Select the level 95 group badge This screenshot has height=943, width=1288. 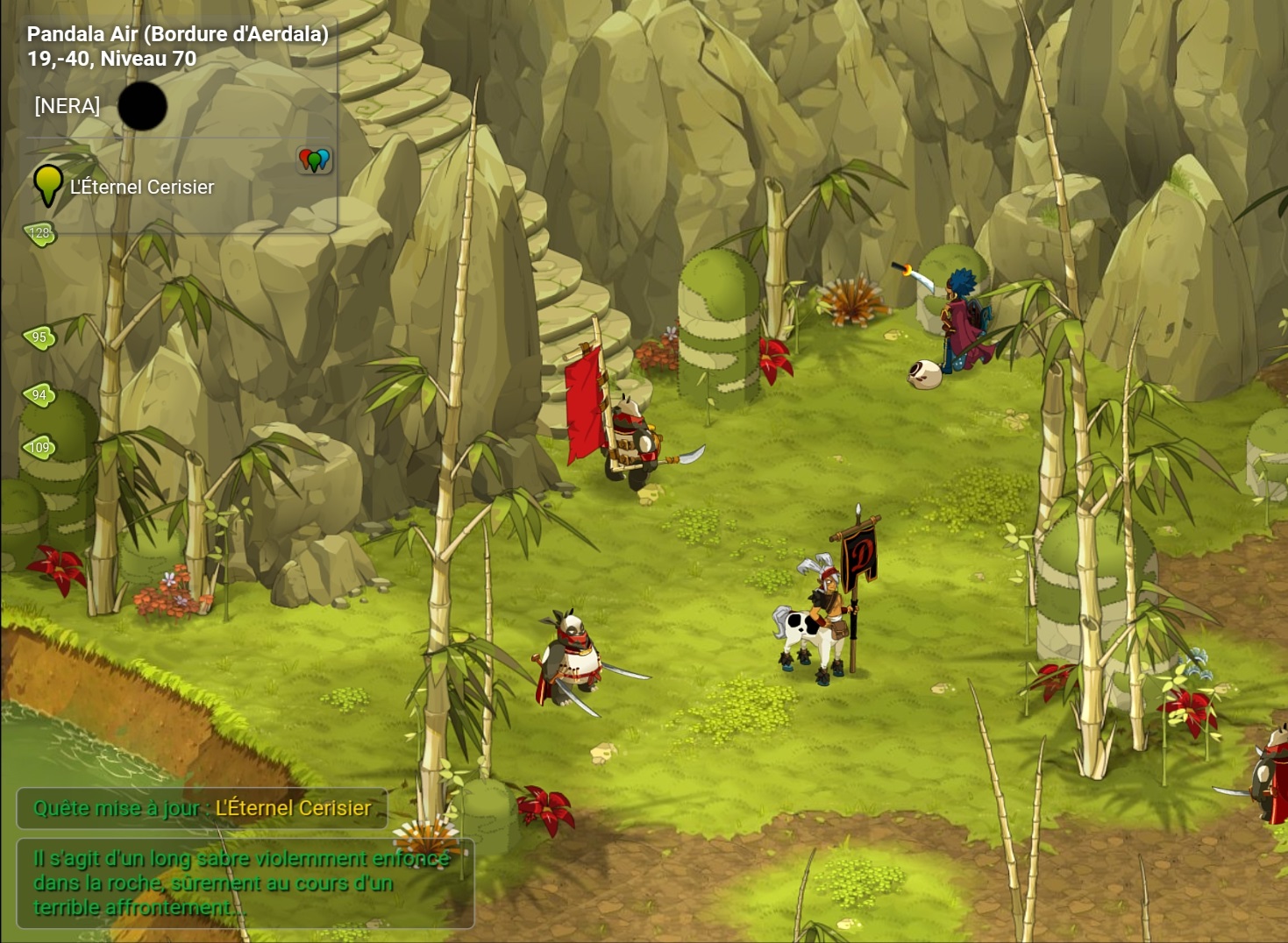coord(39,337)
